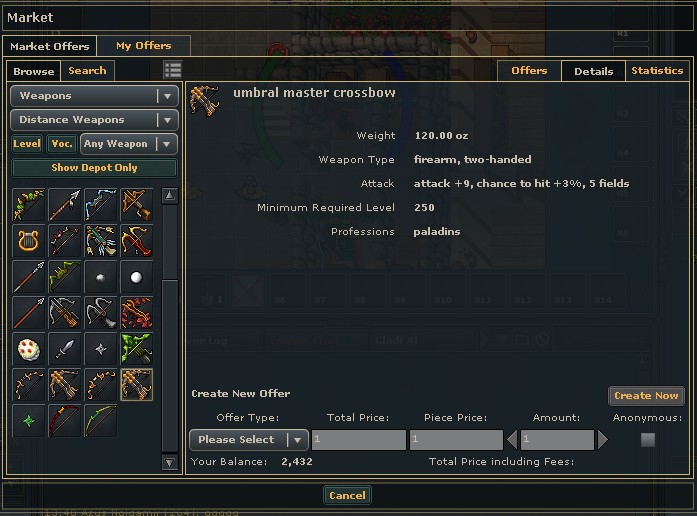Open the Statistics tab
Screen dimensions: 697x516
click(x=657, y=71)
